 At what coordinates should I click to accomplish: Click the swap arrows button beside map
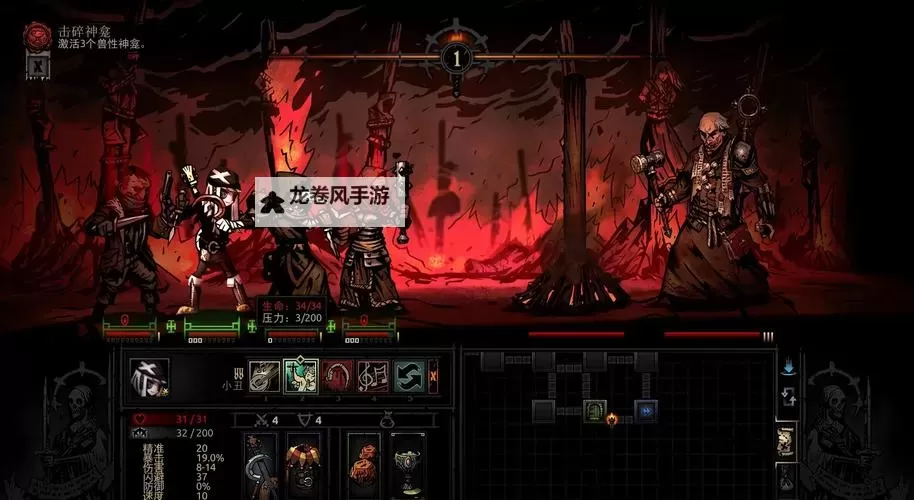click(788, 396)
